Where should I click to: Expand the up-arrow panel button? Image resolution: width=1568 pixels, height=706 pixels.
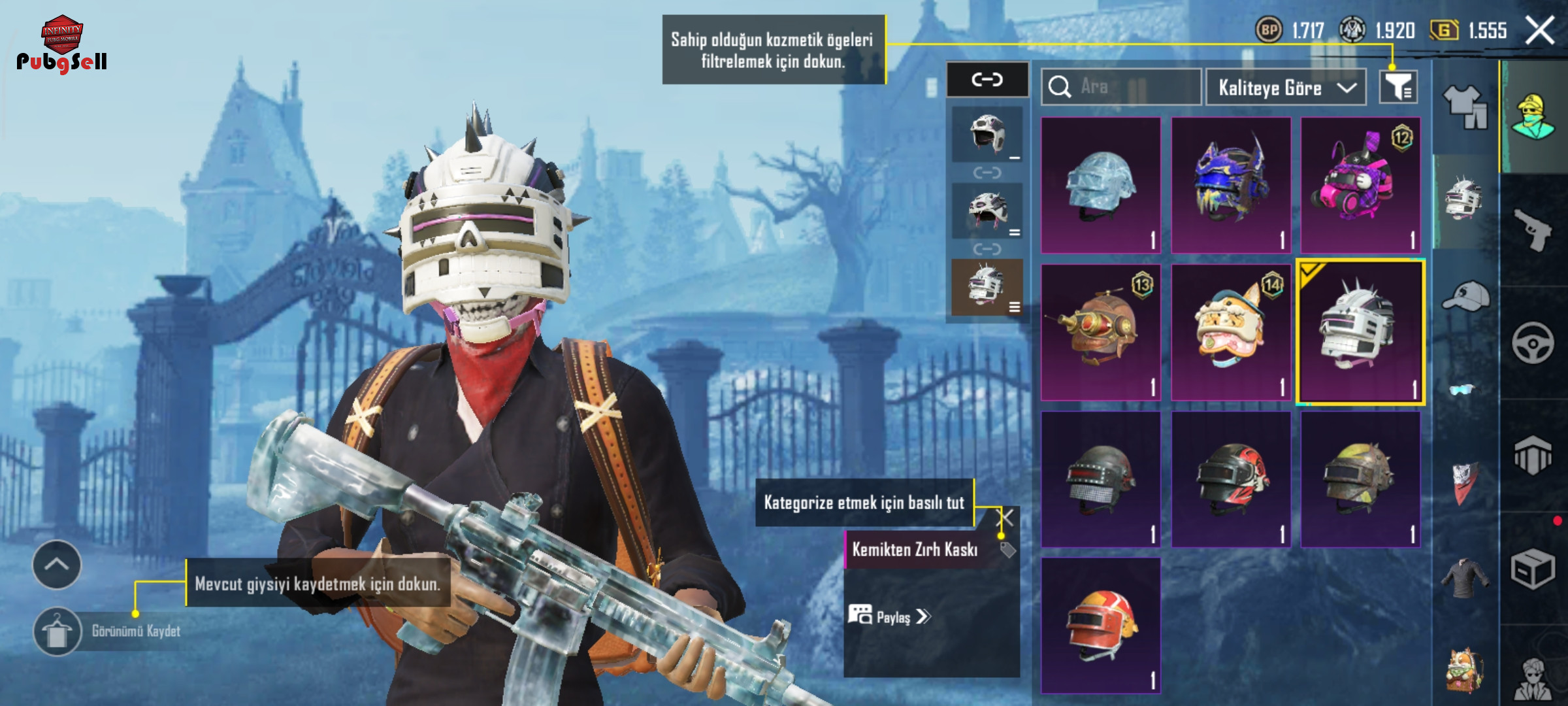57,565
